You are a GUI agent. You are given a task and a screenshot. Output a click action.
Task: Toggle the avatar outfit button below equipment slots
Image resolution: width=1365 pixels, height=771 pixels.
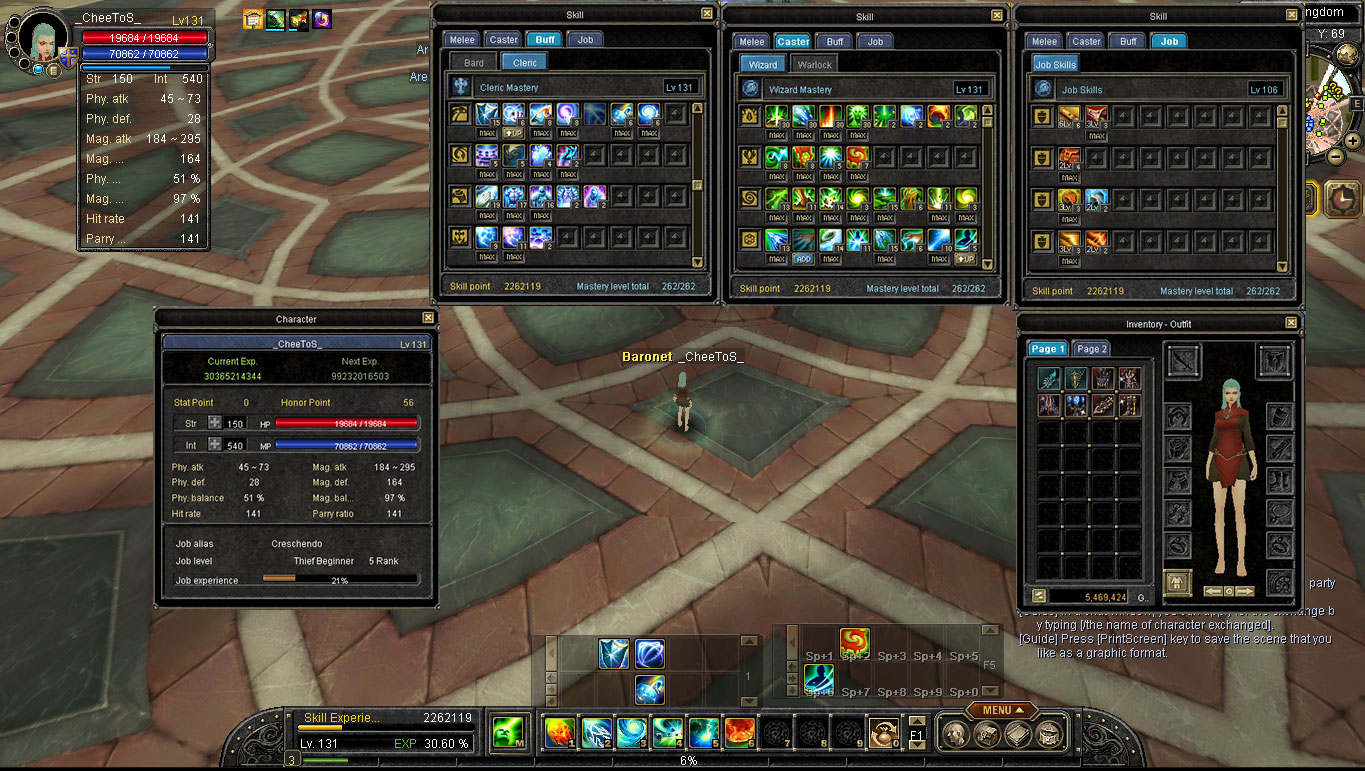[x=1178, y=582]
